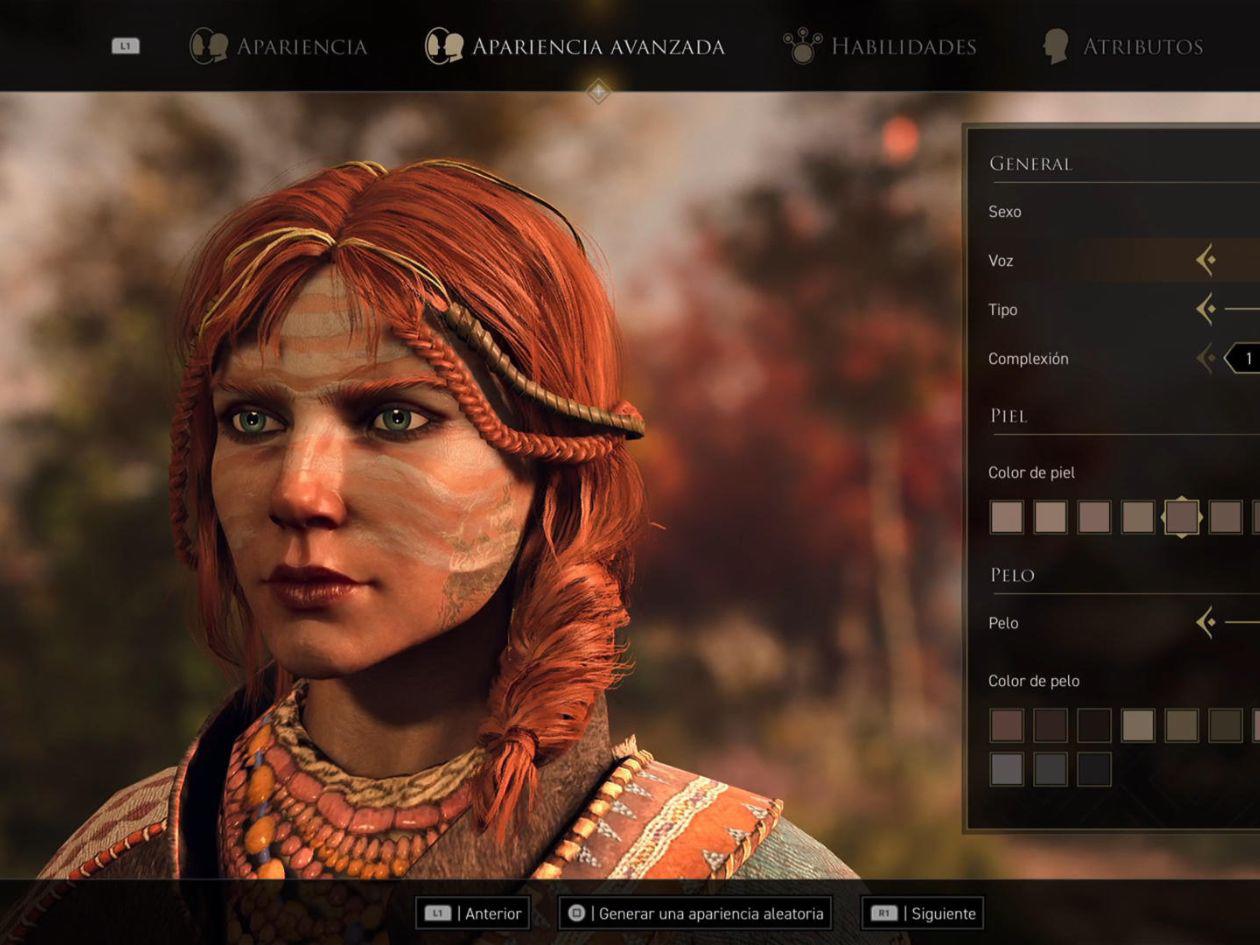The width and height of the screenshot is (1260, 945).
Task: Change Tipo with its left arrow
Action: (x=1206, y=309)
